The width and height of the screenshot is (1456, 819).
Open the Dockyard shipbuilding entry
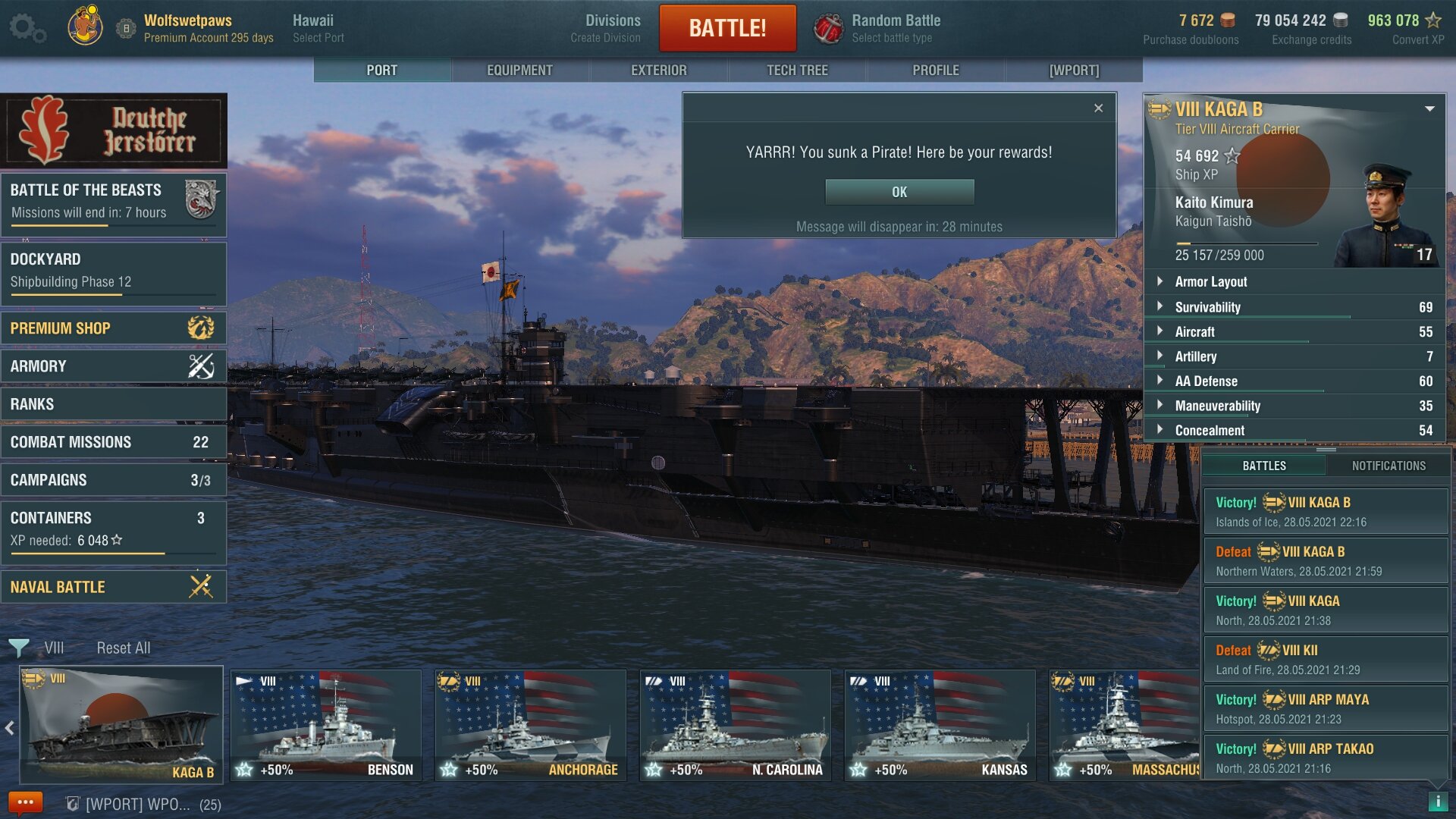pos(114,271)
